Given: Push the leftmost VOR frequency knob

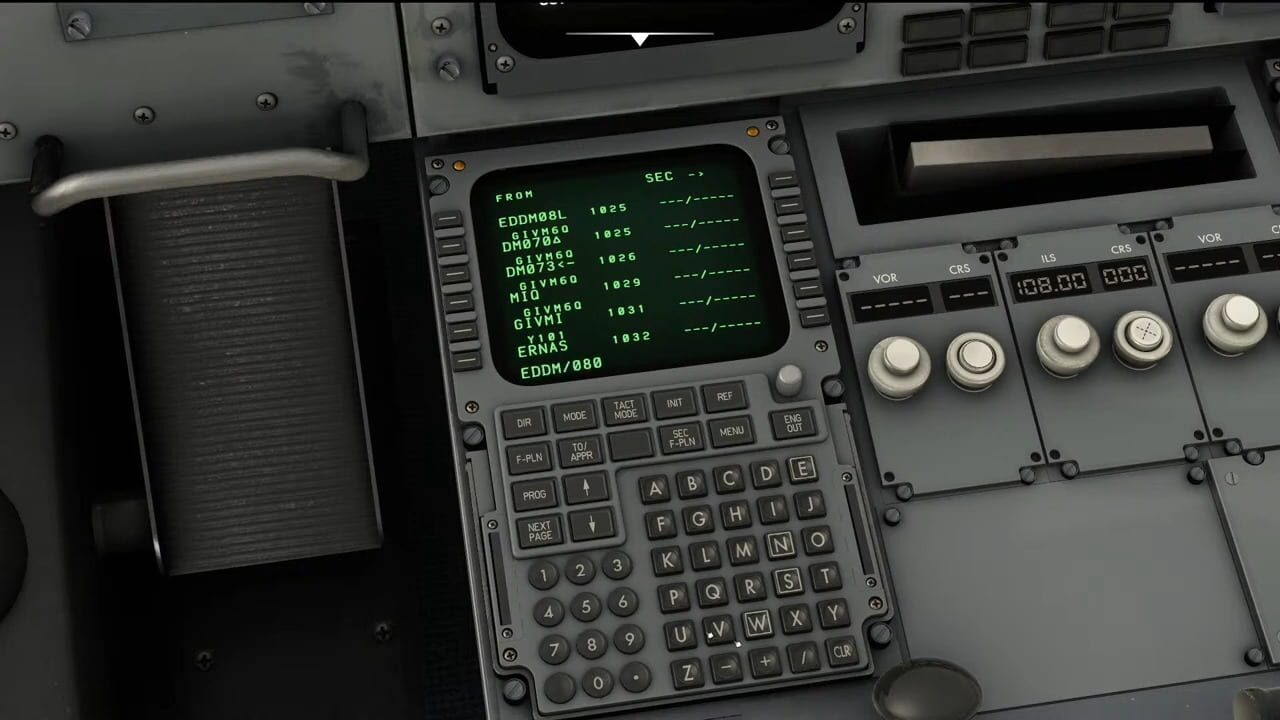Looking at the screenshot, I should pyautogui.click(x=900, y=360).
